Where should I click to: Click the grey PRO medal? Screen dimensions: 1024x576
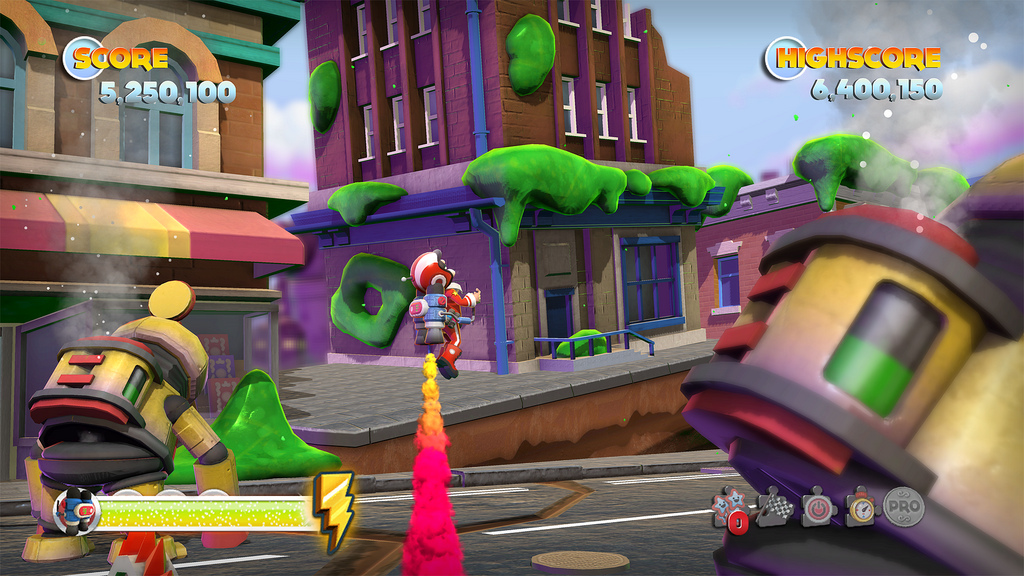coord(903,506)
